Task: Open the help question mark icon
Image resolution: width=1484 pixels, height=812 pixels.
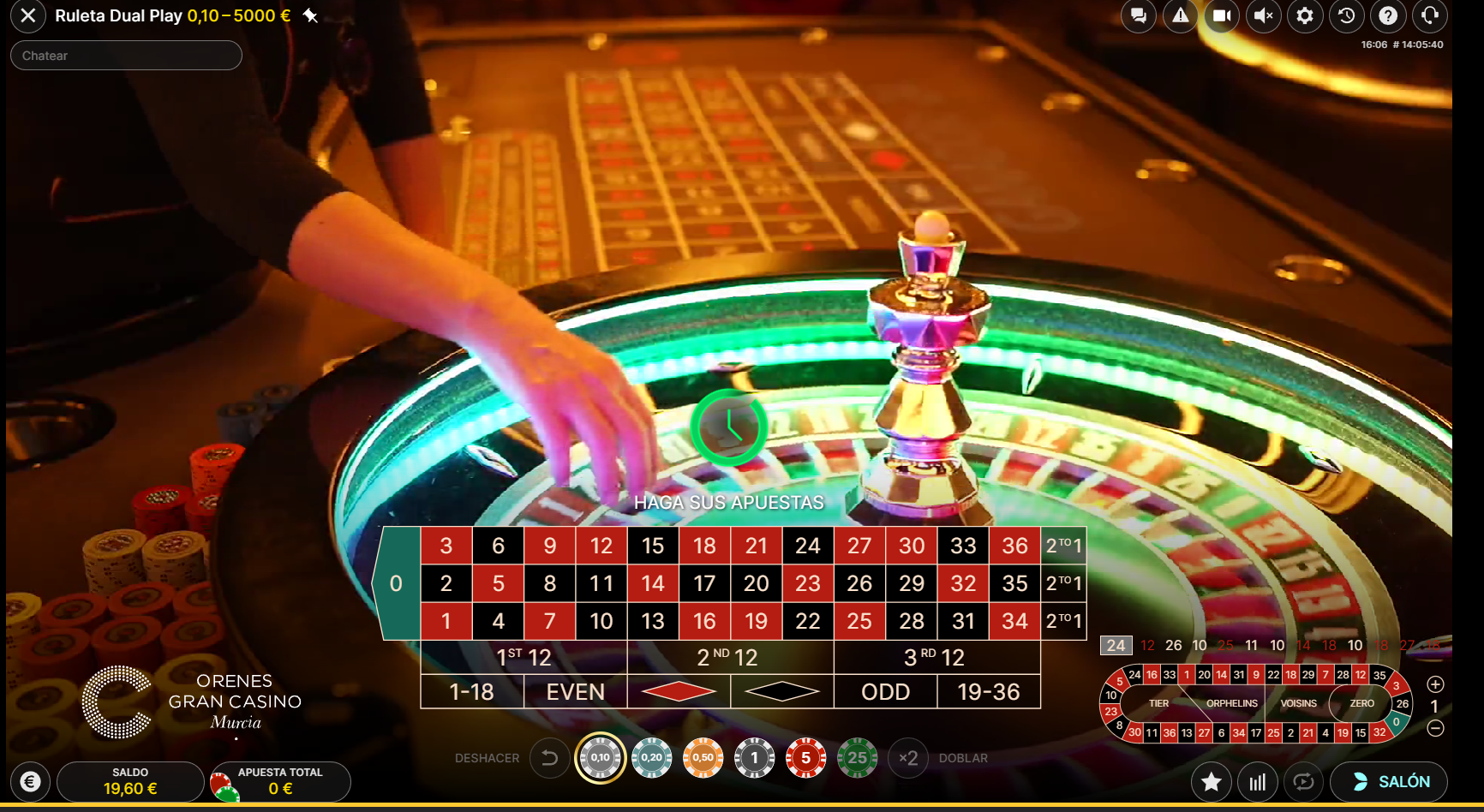Action: [1388, 15]
